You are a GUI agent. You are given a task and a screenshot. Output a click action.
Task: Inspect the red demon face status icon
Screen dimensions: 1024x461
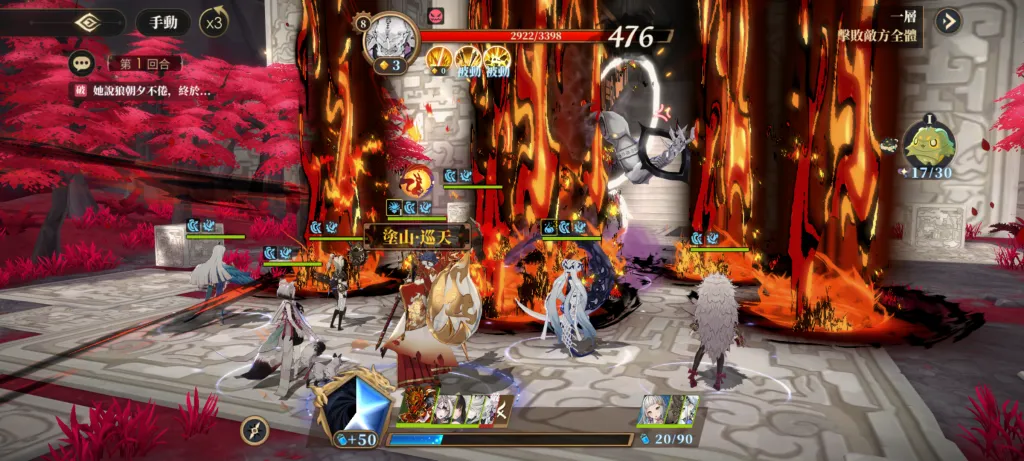(x=435, y=15)
